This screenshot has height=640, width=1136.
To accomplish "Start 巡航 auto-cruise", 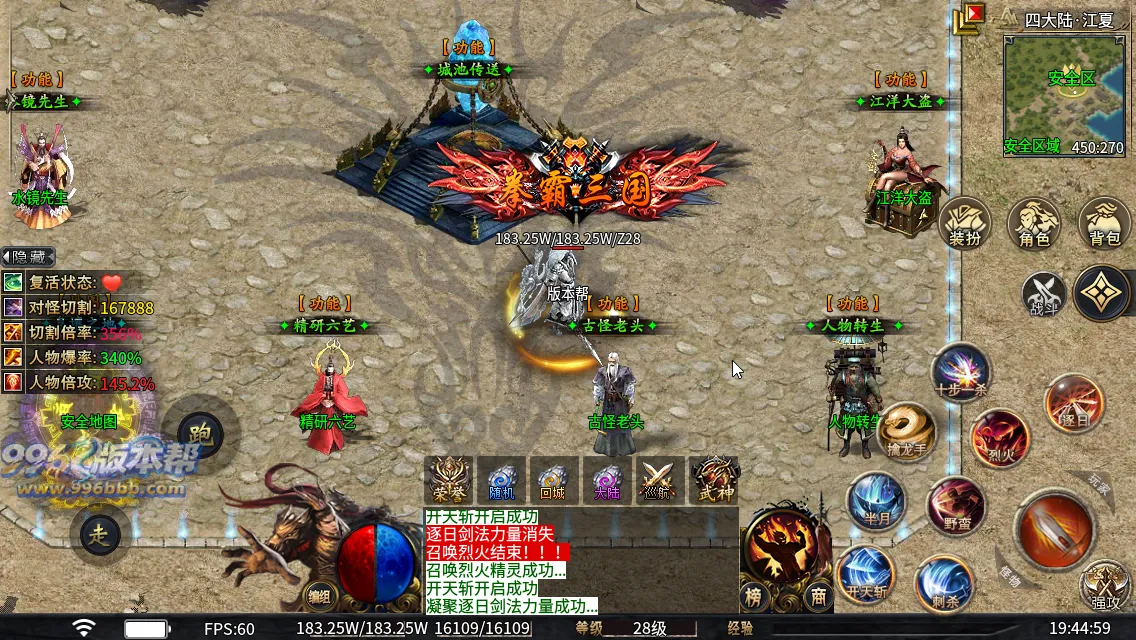I will [660, 480].
